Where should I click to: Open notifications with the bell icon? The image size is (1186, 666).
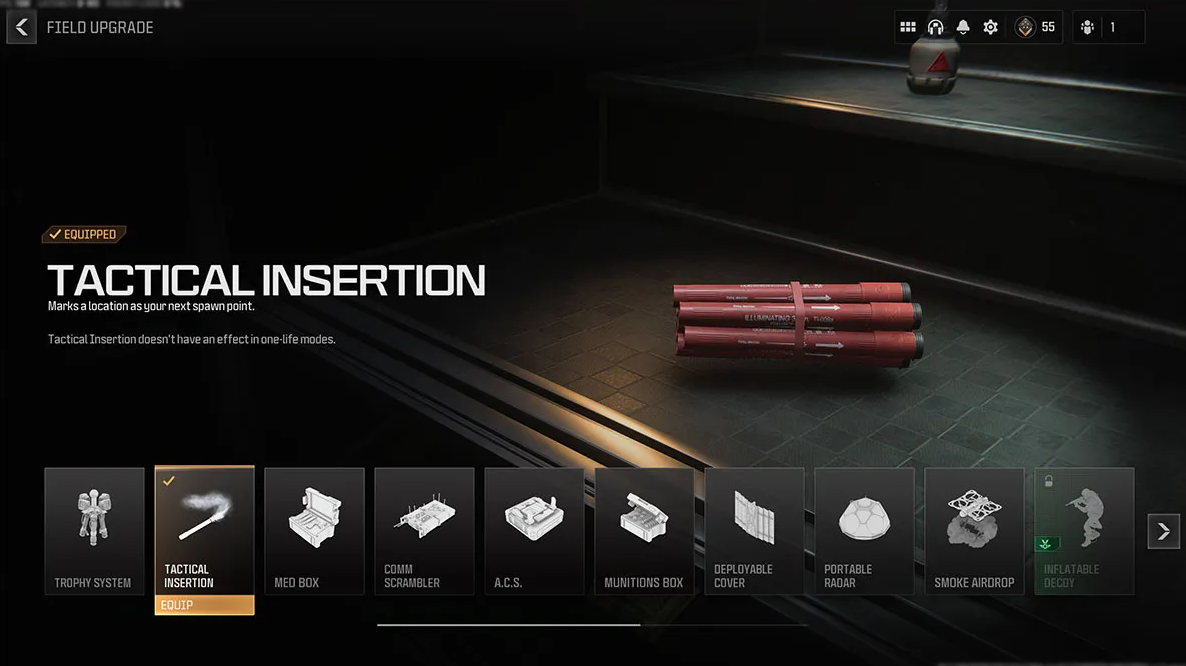(964, 28)
